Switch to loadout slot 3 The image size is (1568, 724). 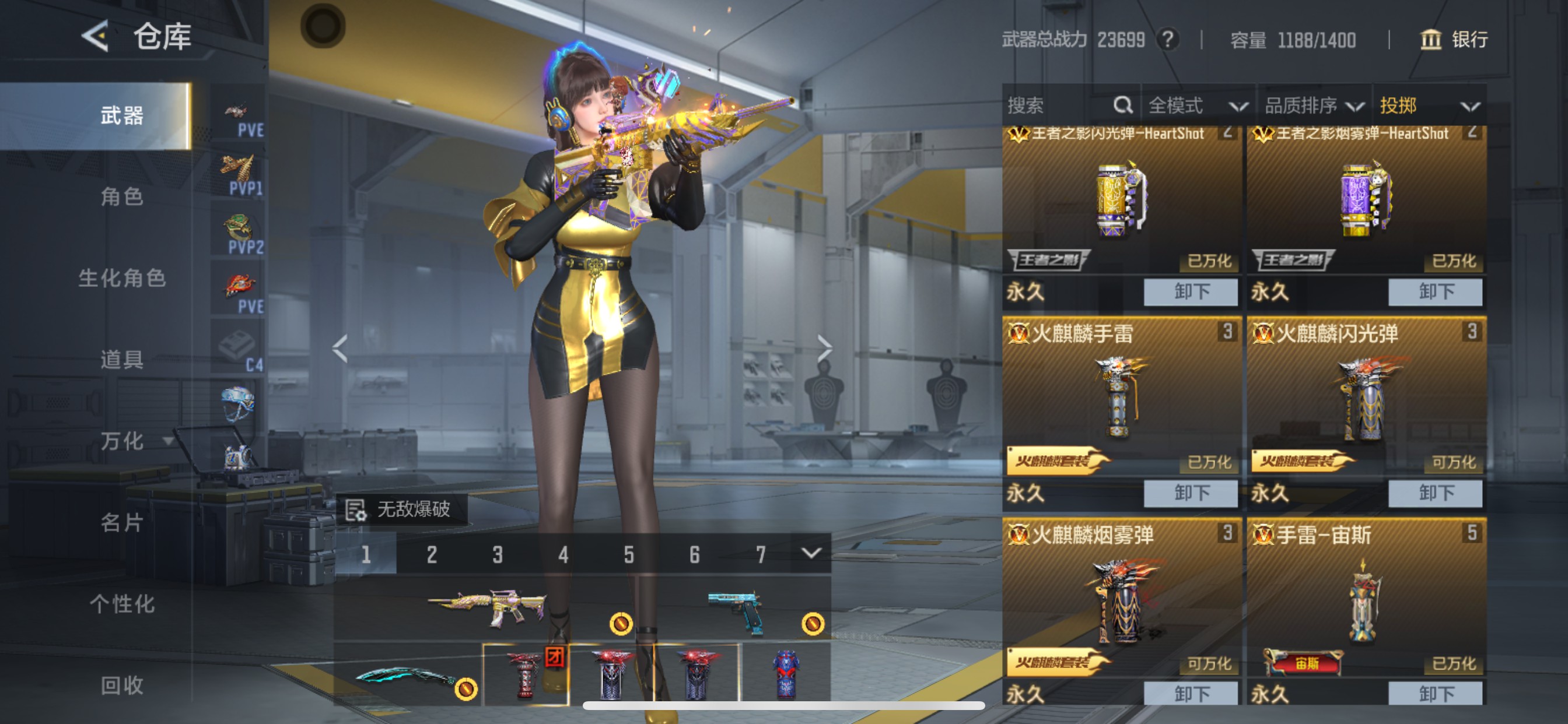pyautogui.click(x=498, y=554)
